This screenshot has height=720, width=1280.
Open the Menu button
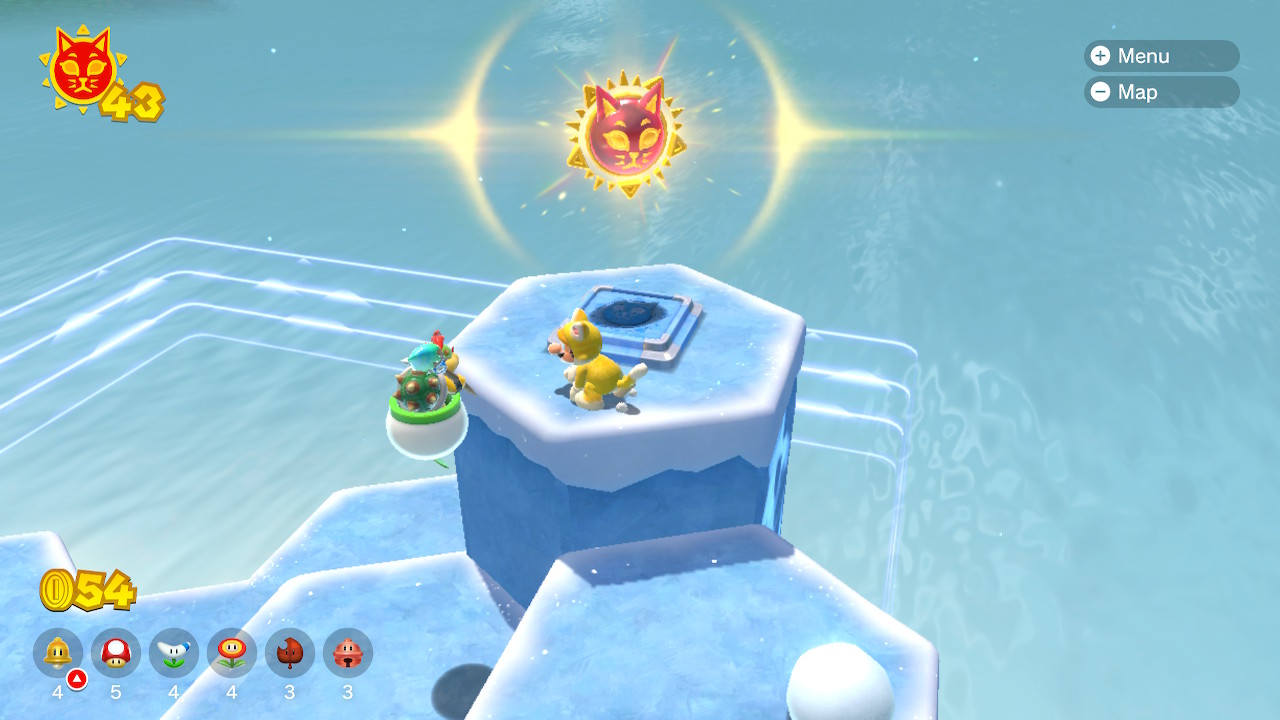(x=1160, y=56)
